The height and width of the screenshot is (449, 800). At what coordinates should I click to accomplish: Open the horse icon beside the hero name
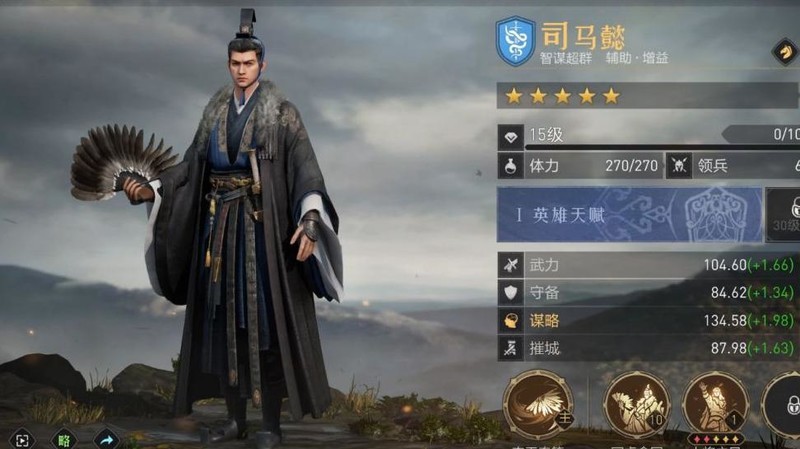coord(784,52)
